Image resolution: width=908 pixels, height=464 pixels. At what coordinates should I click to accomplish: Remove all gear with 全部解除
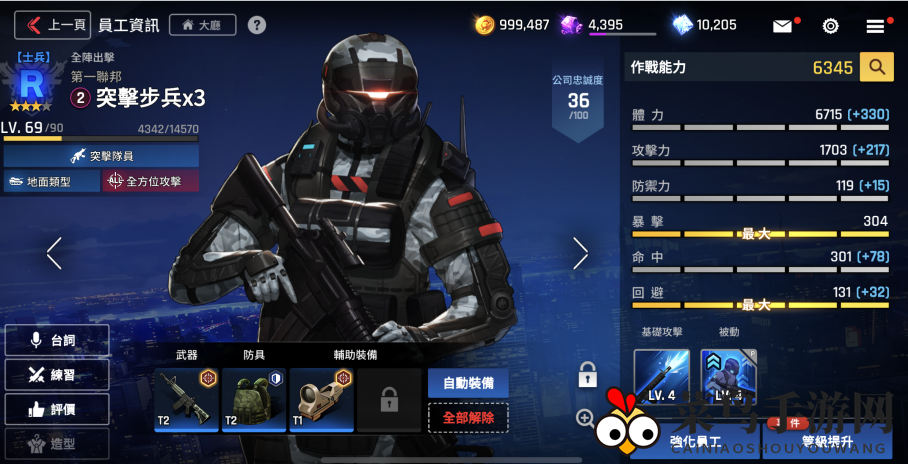coord(468,417)
